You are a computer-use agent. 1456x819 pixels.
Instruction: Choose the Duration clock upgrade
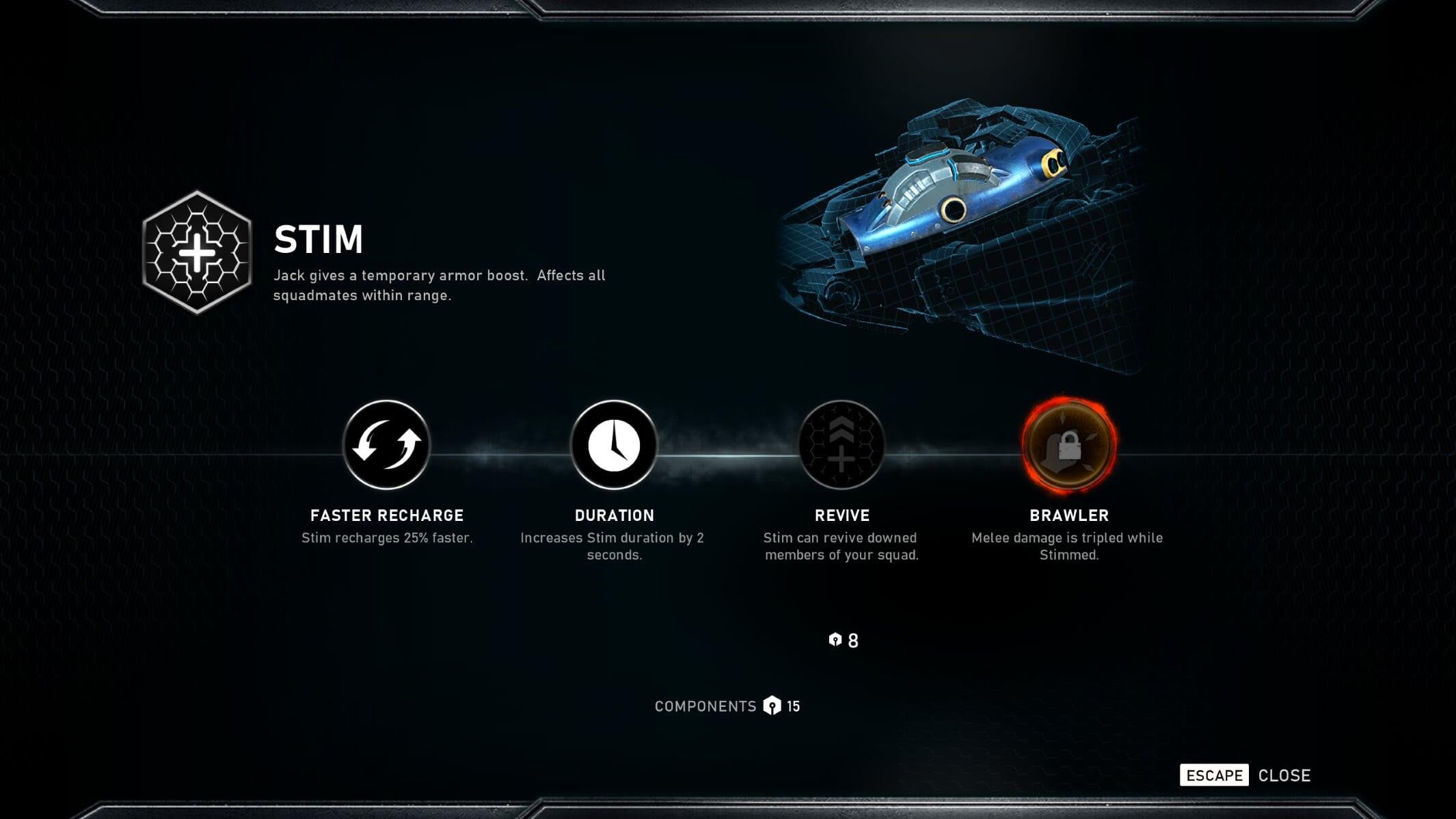(x=614, y=445)
